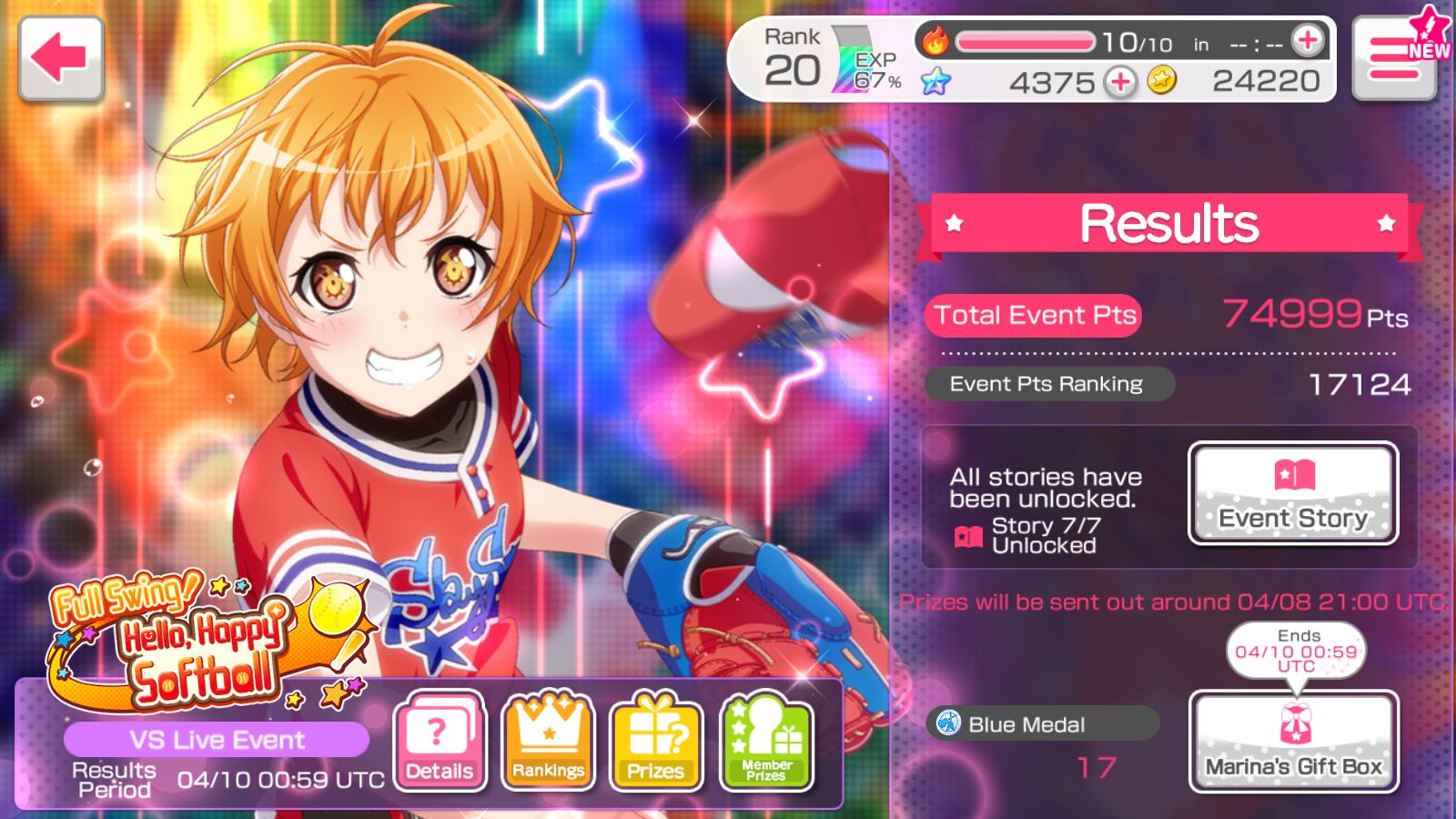This screenshot has height=819, width=1456.
Task: Go back with the pink arrow button
Action: [61, 58]
